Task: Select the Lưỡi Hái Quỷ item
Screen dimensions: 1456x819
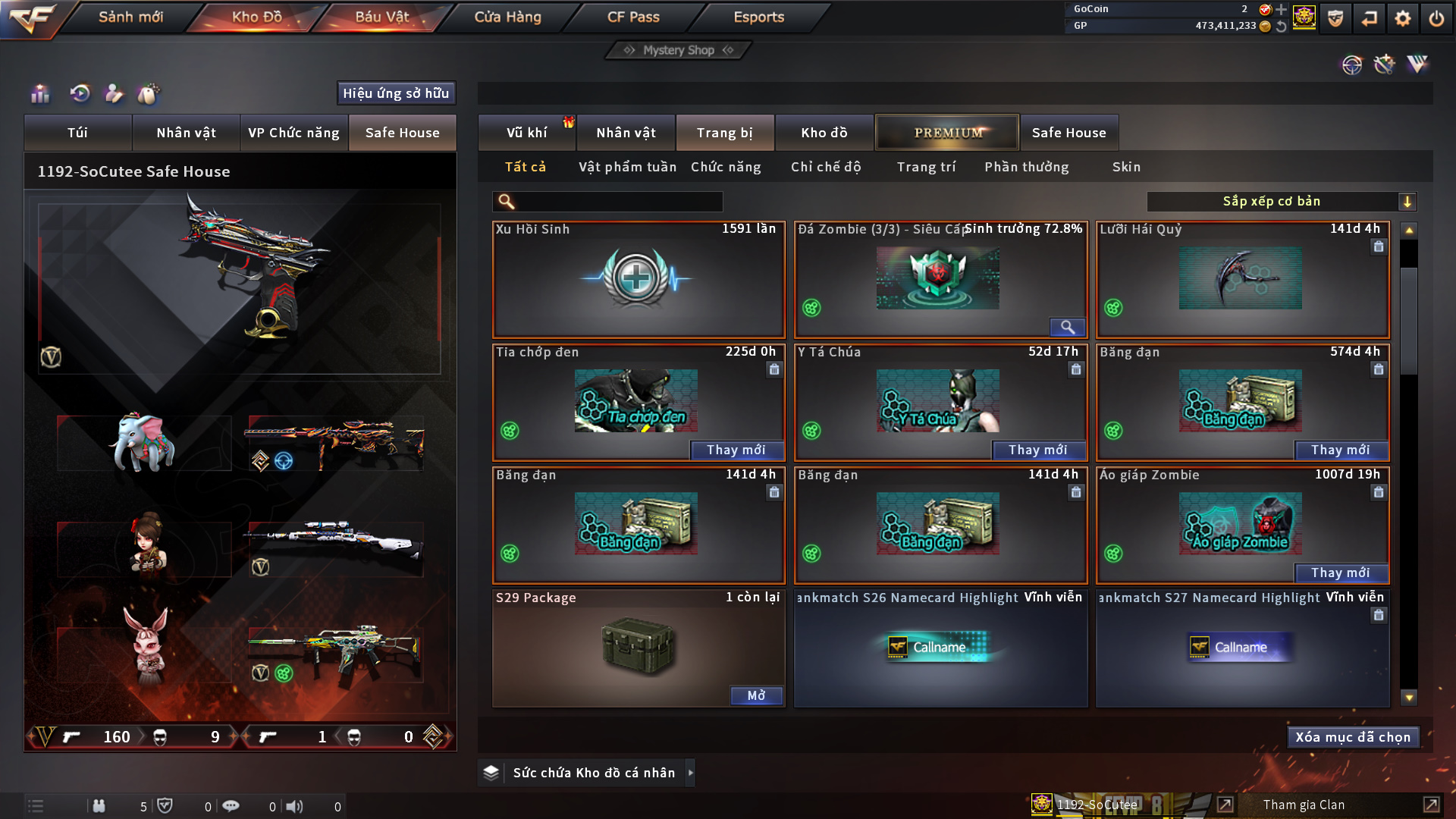Action: [x=1241, y=279]
